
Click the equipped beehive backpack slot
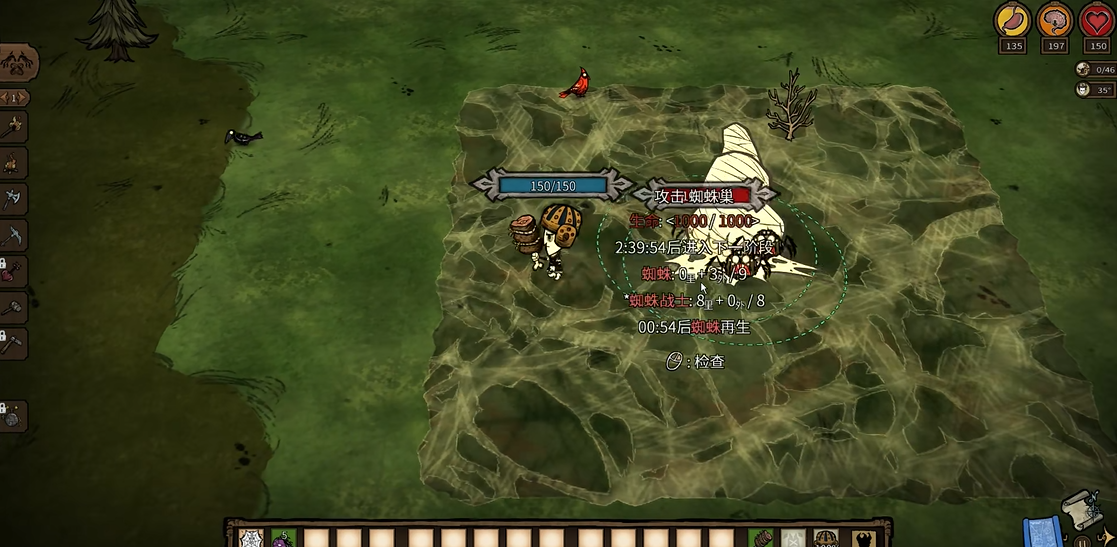[x=826, y=538]
